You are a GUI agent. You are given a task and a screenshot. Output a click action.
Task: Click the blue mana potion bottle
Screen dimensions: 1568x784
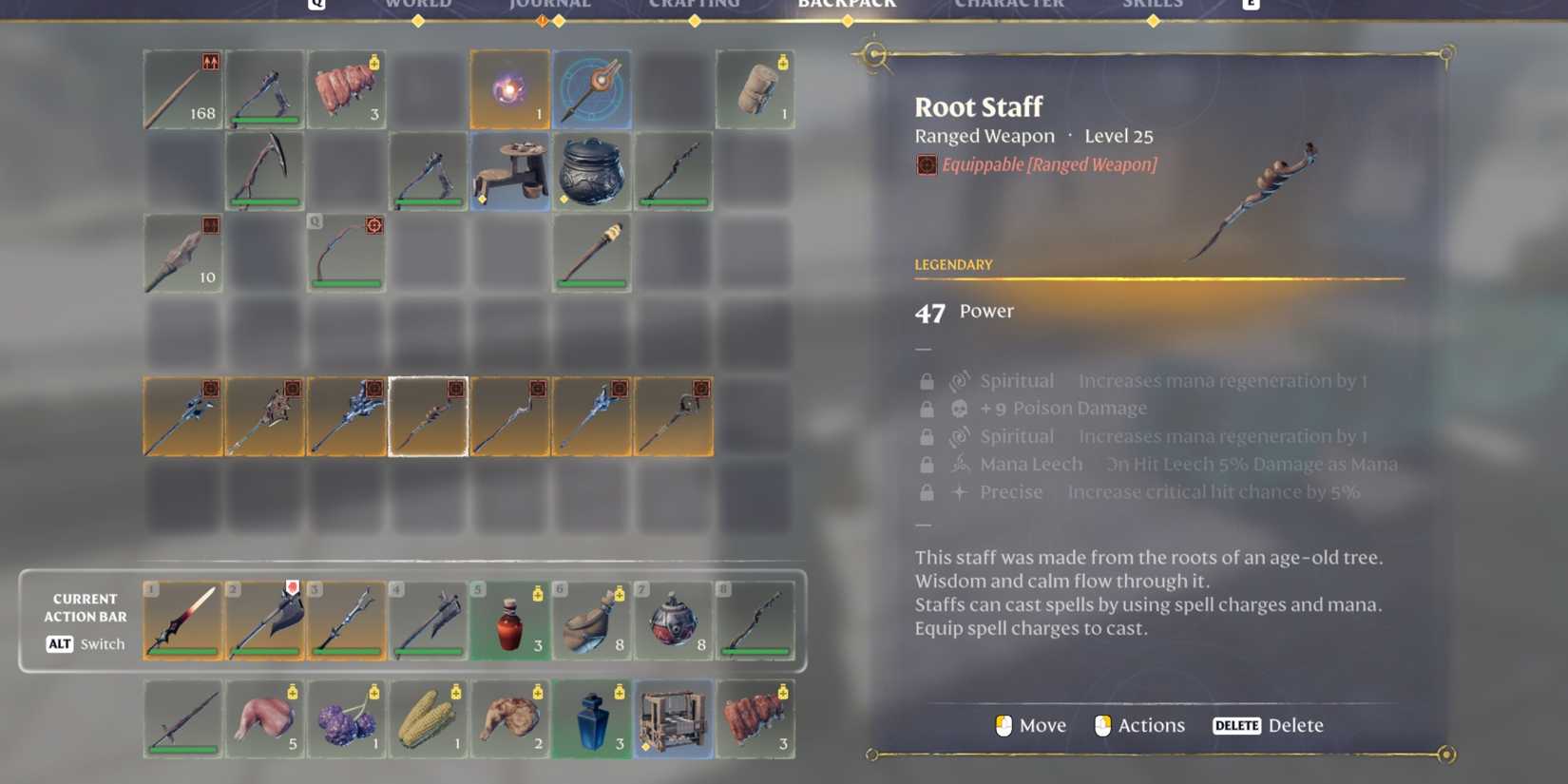(x=592, y=720)
